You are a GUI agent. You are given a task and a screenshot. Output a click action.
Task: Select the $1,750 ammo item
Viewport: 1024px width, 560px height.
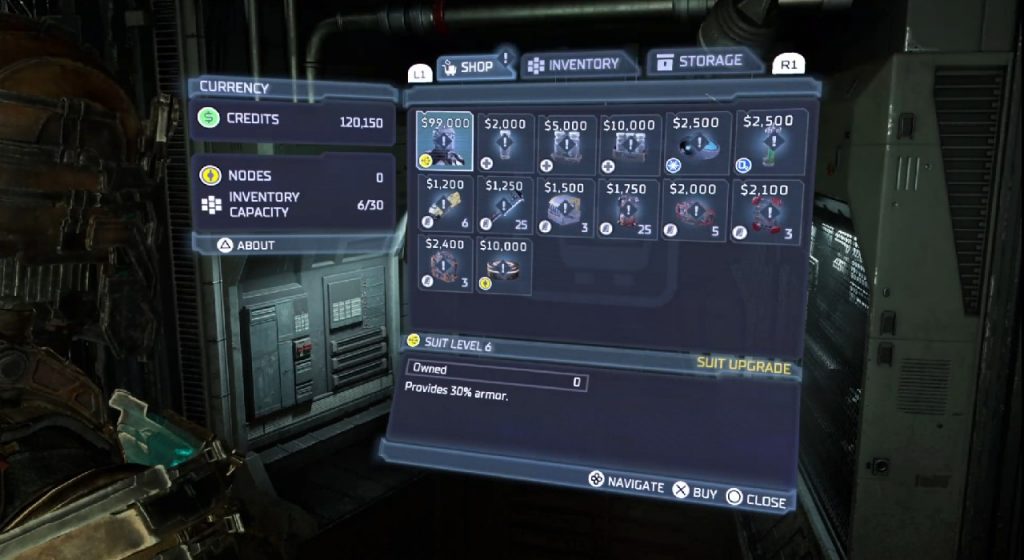629,206
